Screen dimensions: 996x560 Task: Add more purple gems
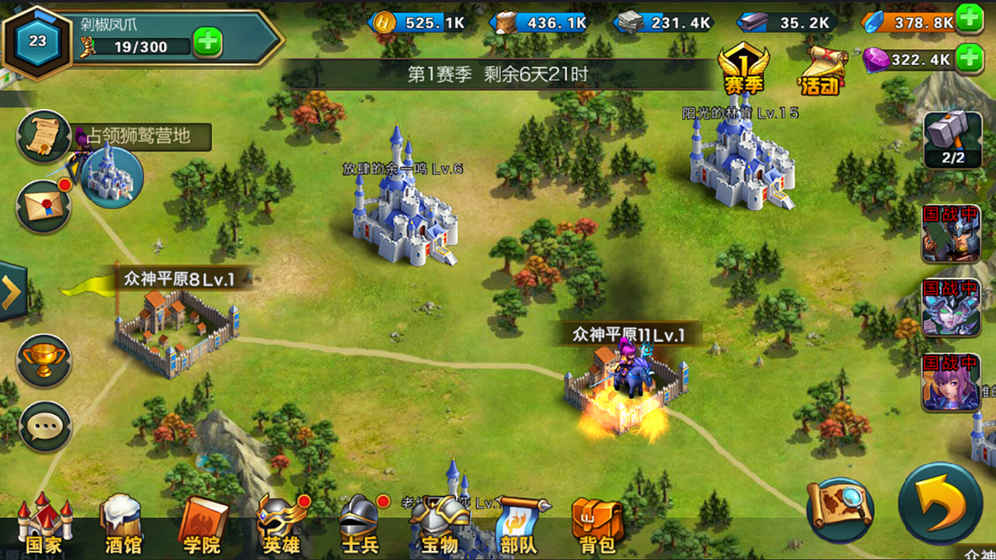click(968, 58)
